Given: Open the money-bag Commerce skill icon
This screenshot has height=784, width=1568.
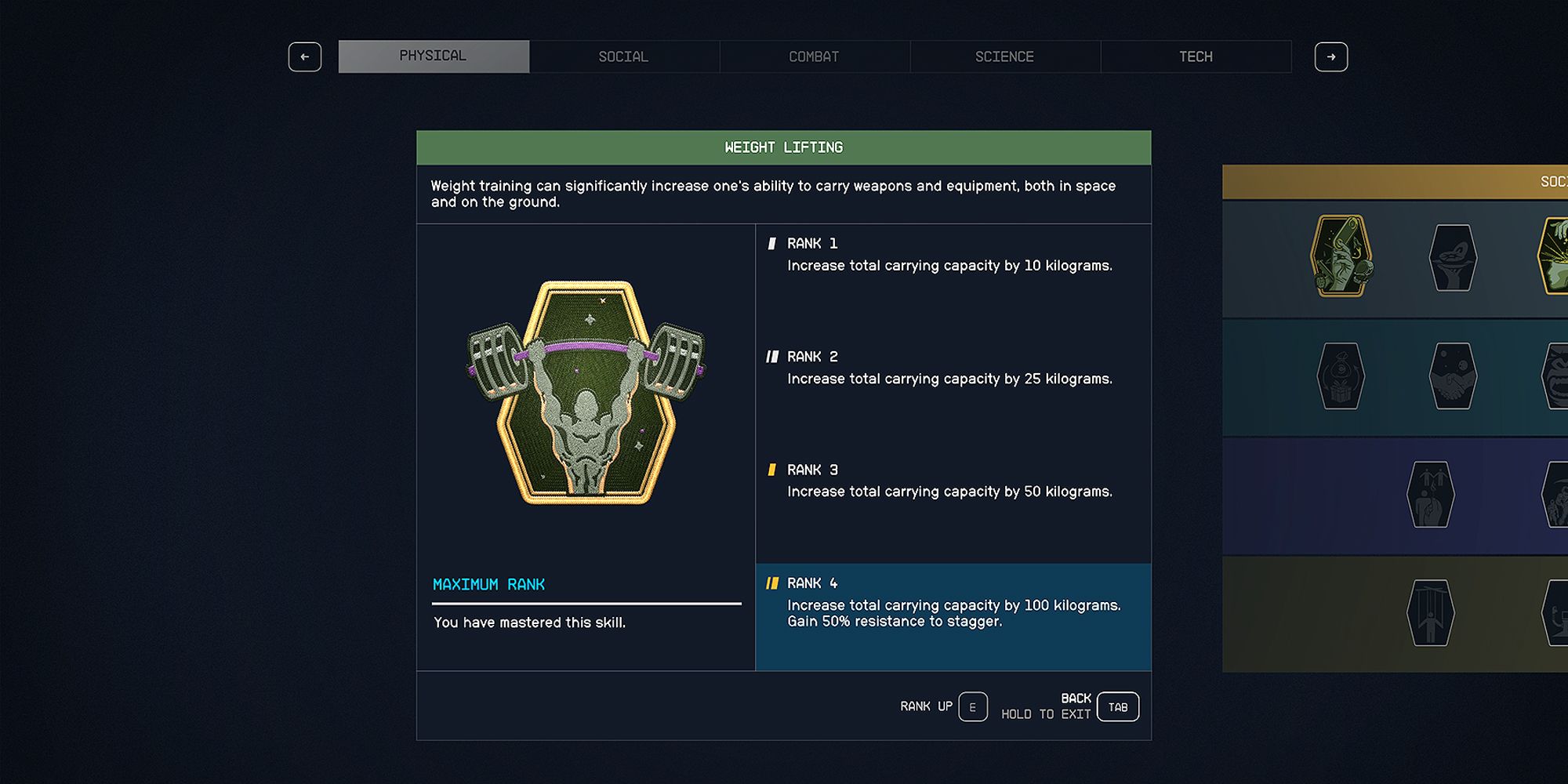Looking at the screenshot, I should tap(1342, 375).
